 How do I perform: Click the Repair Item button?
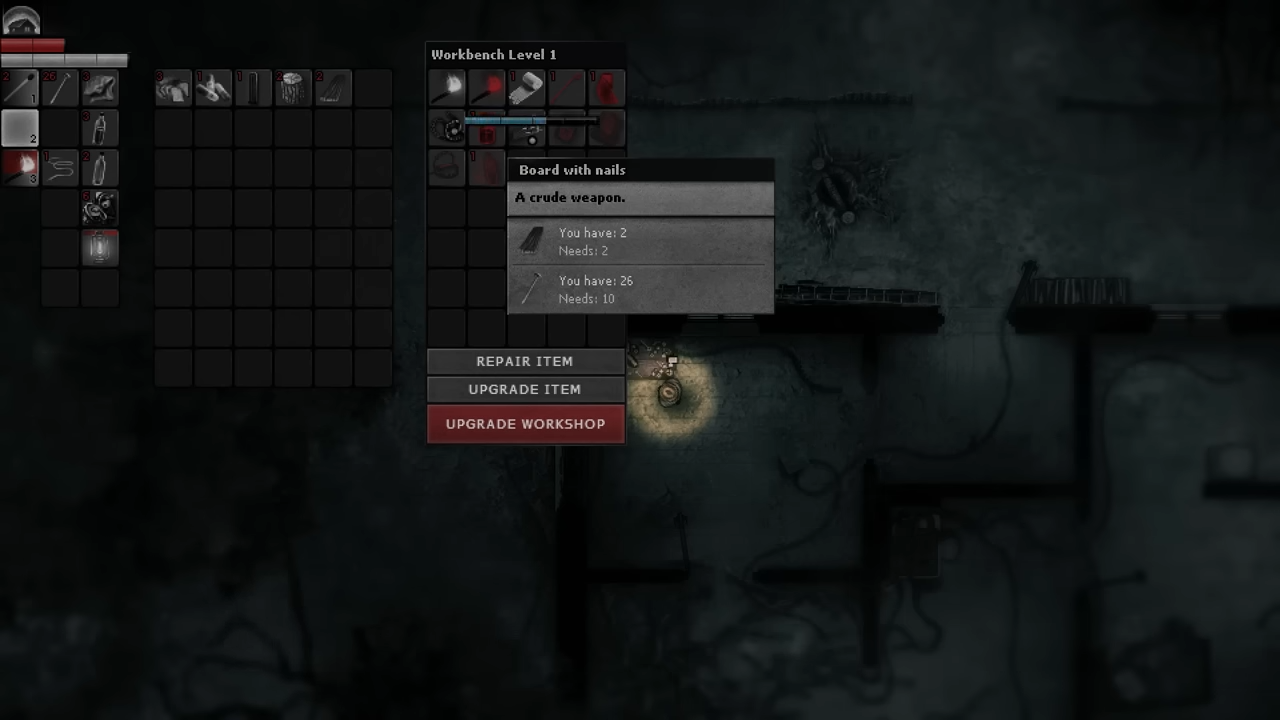pyautogui.click(x=525, y=361)
